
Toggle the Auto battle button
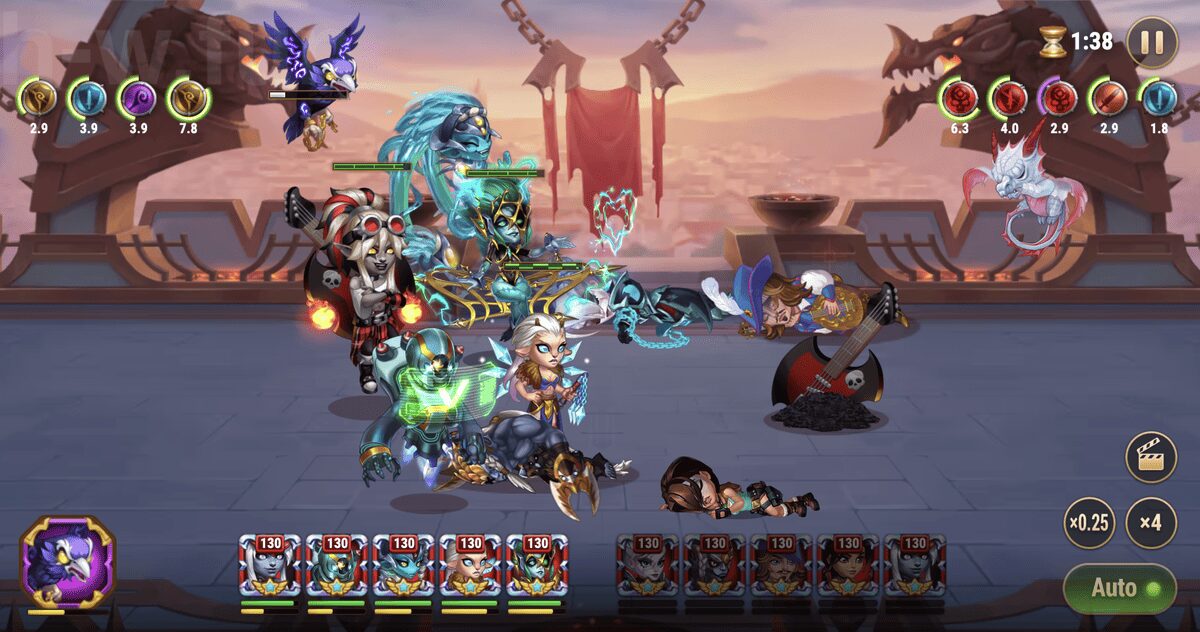(x=1119, y=588)
